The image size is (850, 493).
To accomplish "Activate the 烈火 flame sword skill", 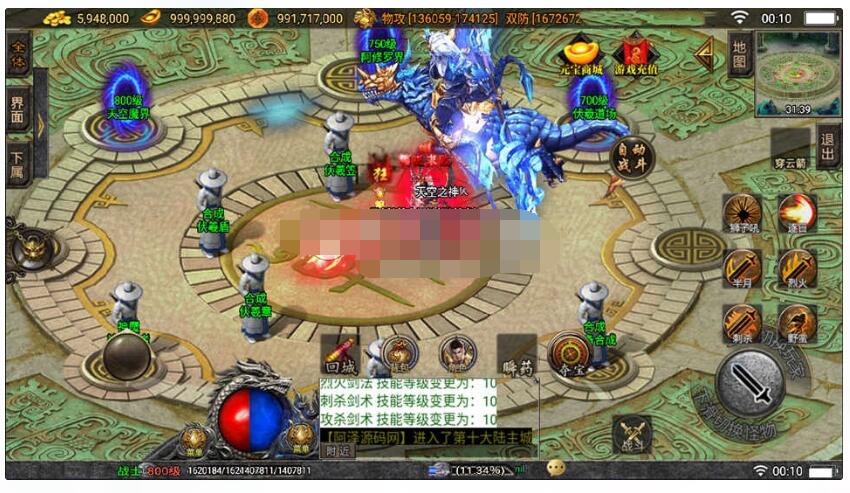I will pos(797,269).
